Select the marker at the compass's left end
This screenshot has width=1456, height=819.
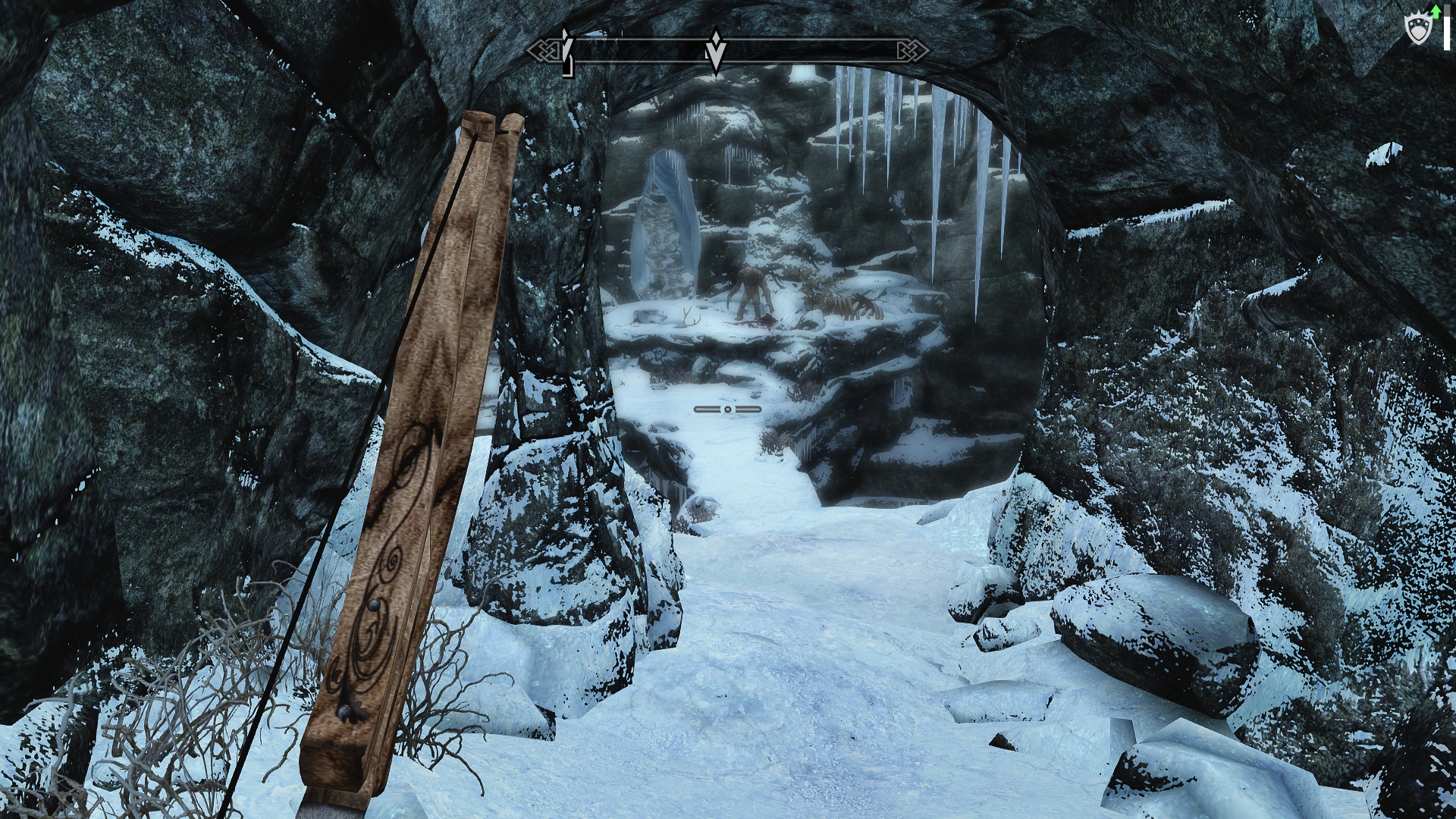(566, 52)
